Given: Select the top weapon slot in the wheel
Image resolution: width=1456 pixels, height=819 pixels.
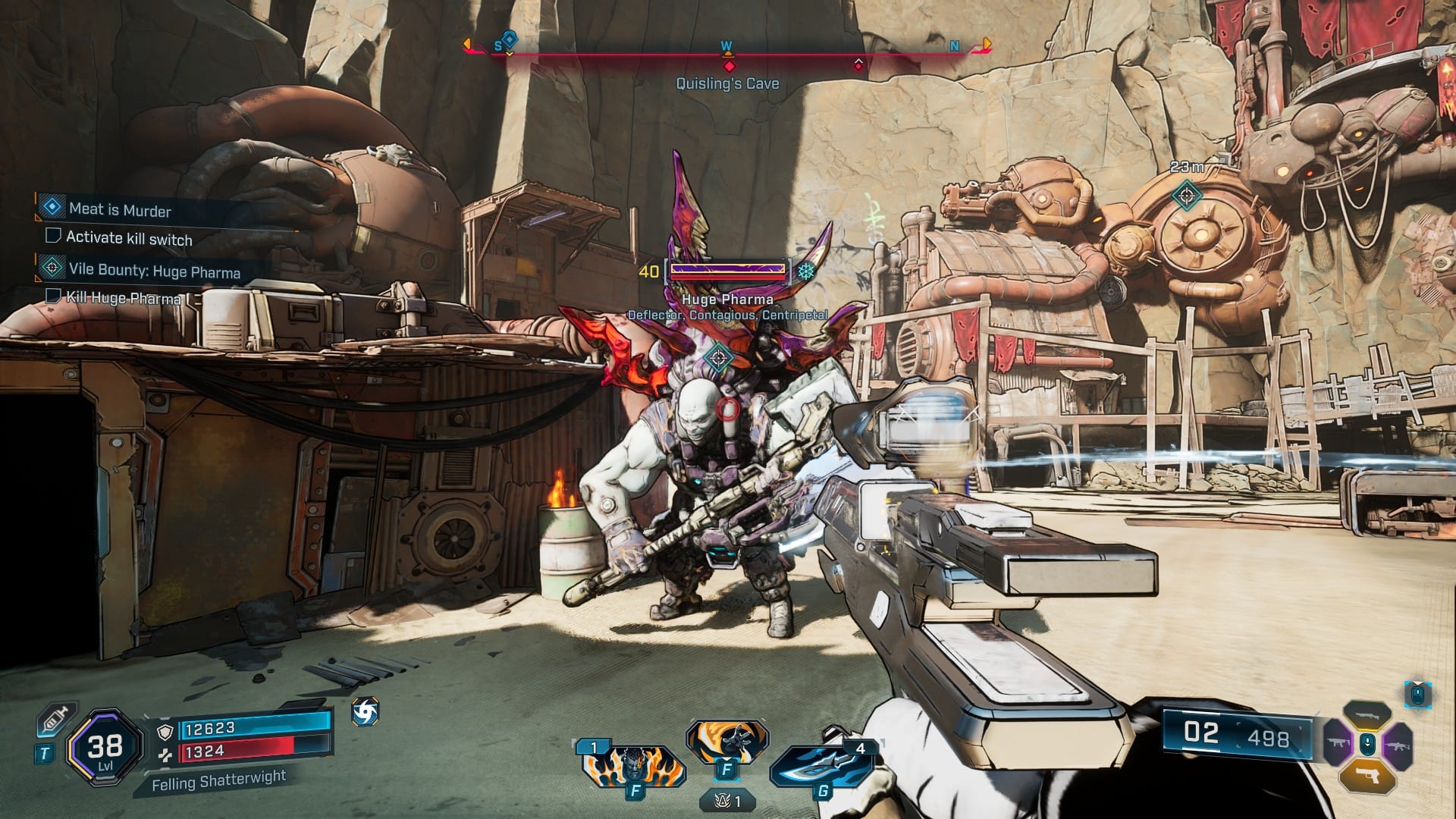Looking at the screenshot, I should pyautogui.click(x=1367, y=714).
